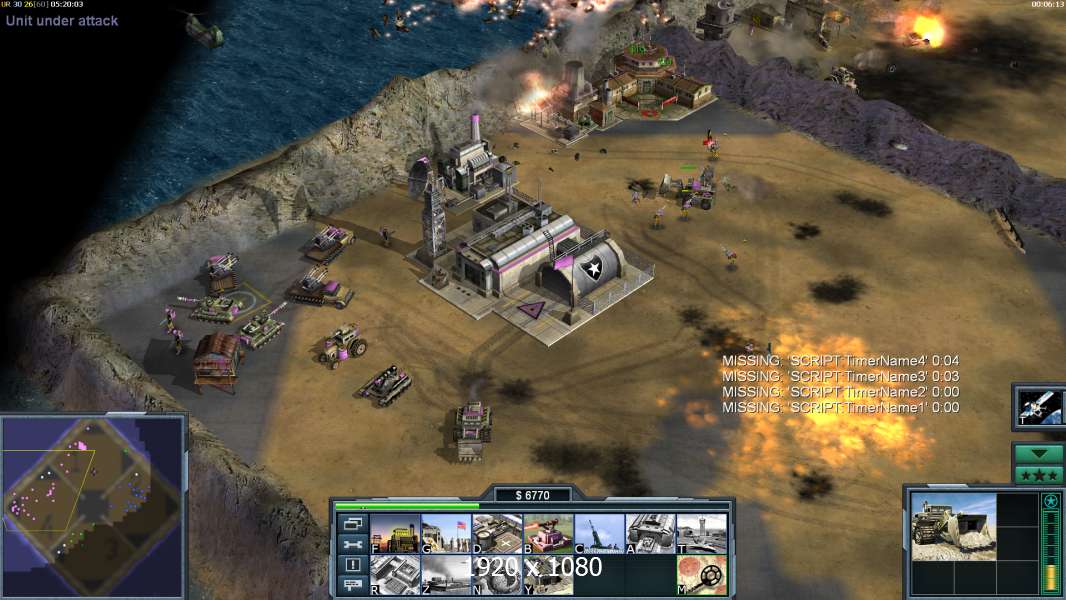Image resolution: width=1066 pixels, height=600 pixels.
Task: Click the green down-arrow button
Action: tap(1038, 454)
